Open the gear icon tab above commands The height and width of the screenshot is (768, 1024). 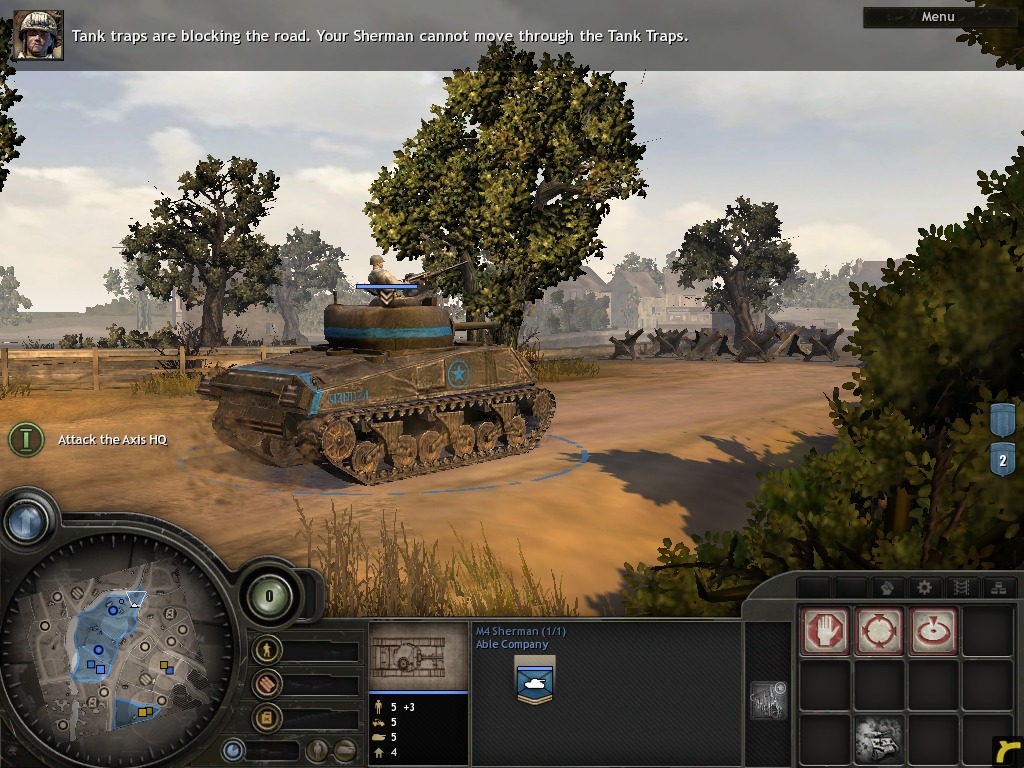coord(924,588)
